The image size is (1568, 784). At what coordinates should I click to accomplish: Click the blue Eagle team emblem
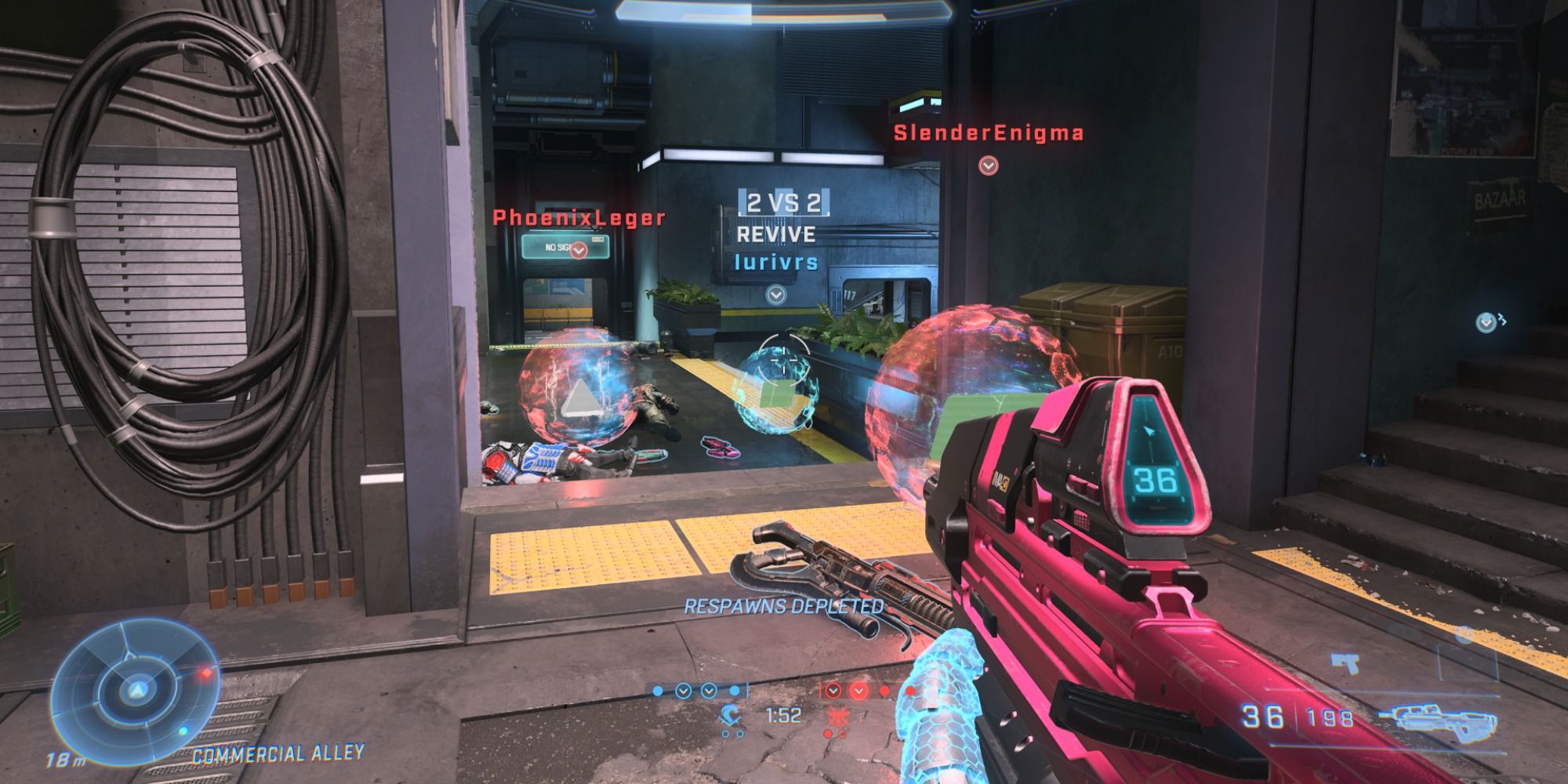(x=732, y=715)
